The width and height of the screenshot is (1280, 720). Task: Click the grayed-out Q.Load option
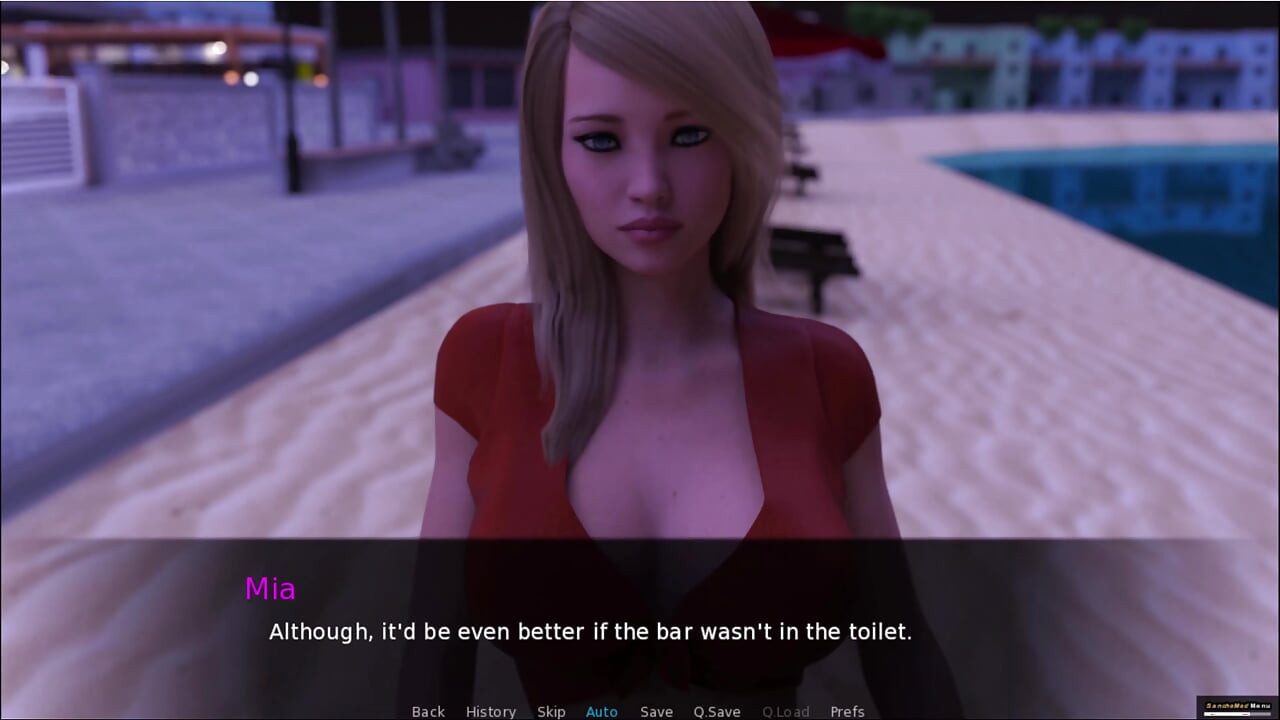785,711
